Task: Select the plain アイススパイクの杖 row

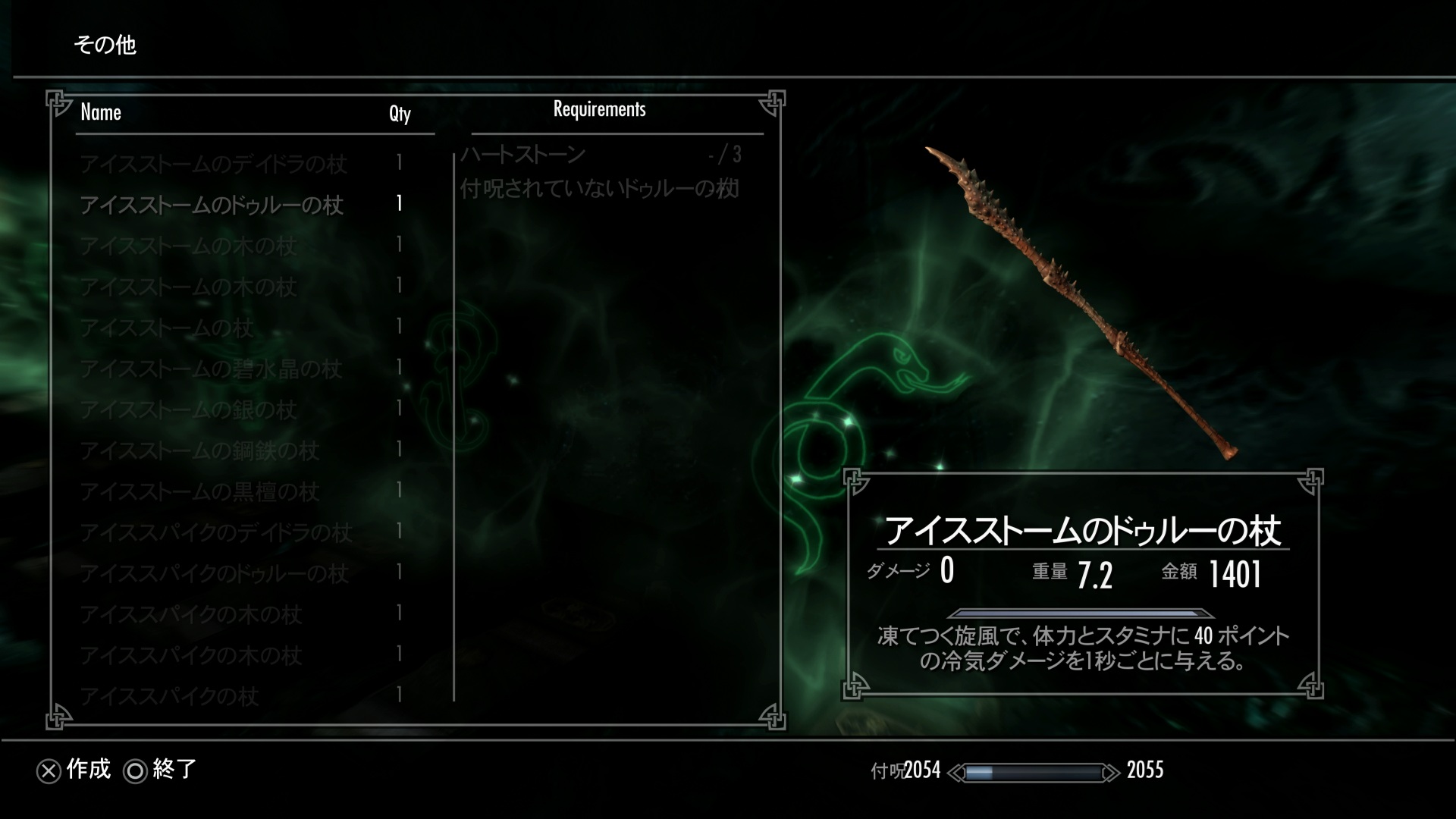Action: pos(170,697)
